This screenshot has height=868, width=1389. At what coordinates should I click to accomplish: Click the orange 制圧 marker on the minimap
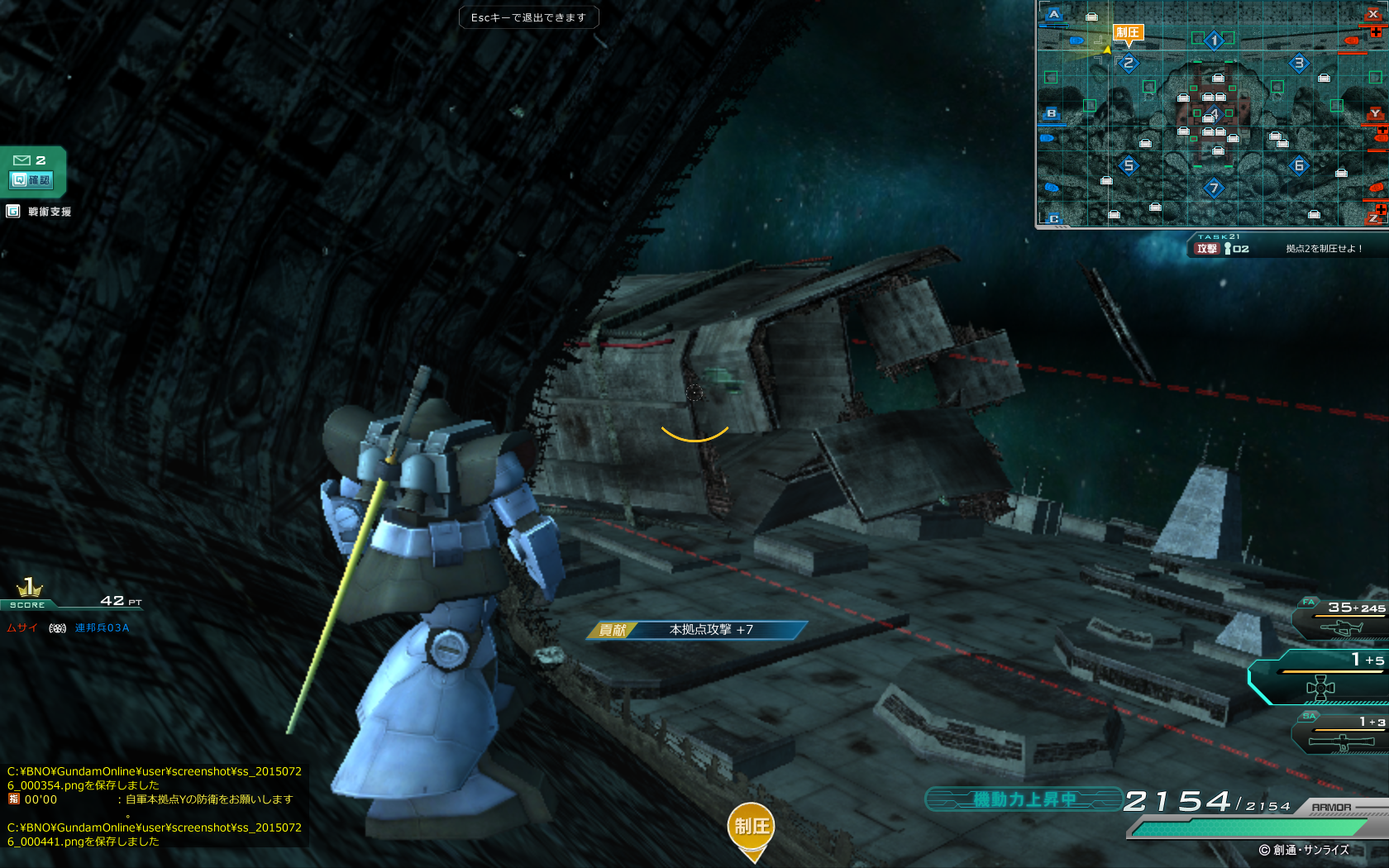(1128, 33)
